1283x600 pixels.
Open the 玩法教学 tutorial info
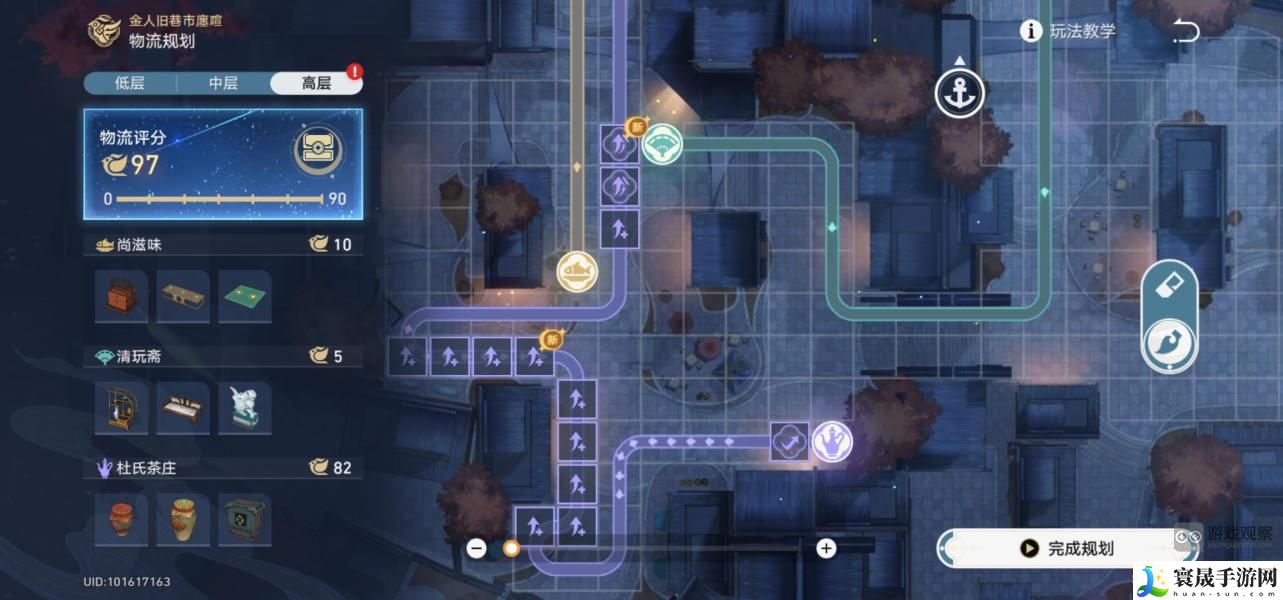pyautogui.click(x=1068, y=31)
